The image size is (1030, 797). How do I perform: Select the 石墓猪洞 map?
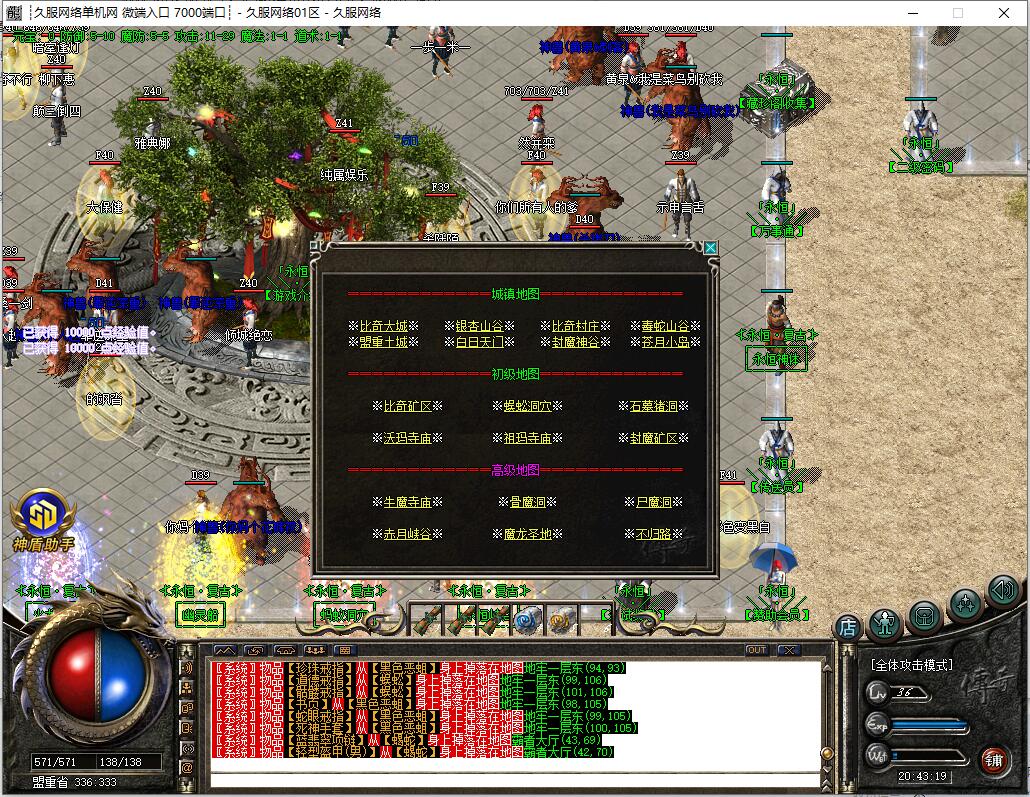(x=654, y=407)
